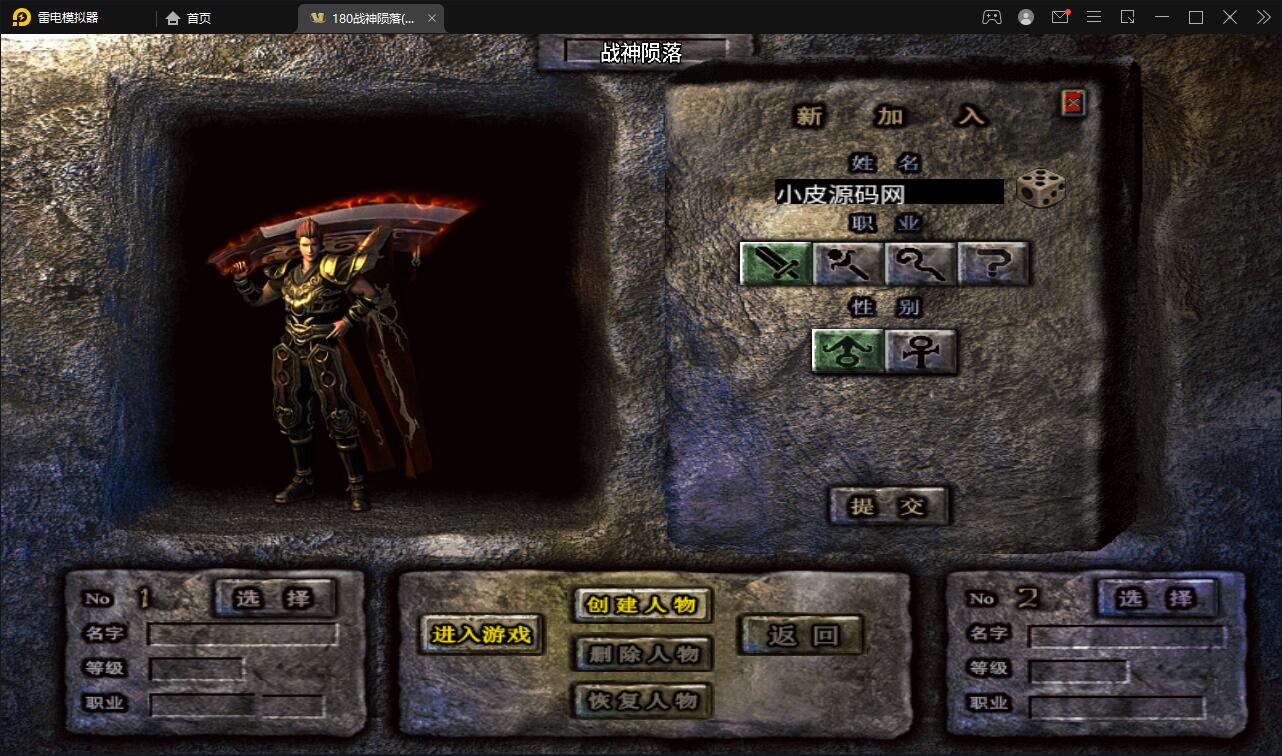Select character slot No 2

[x=1157, y=598]
